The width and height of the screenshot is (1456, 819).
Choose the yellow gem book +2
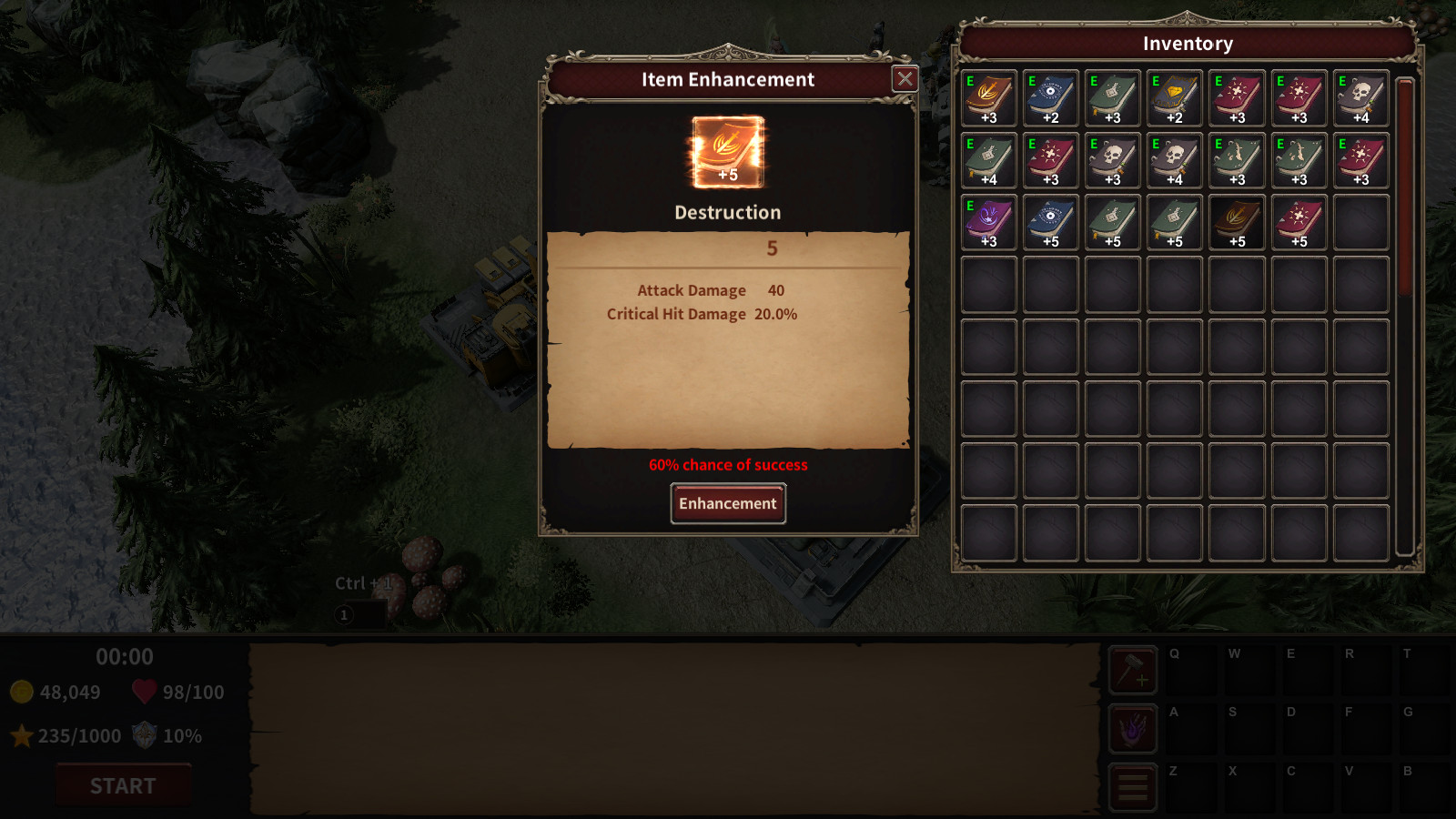(1175, 98)
